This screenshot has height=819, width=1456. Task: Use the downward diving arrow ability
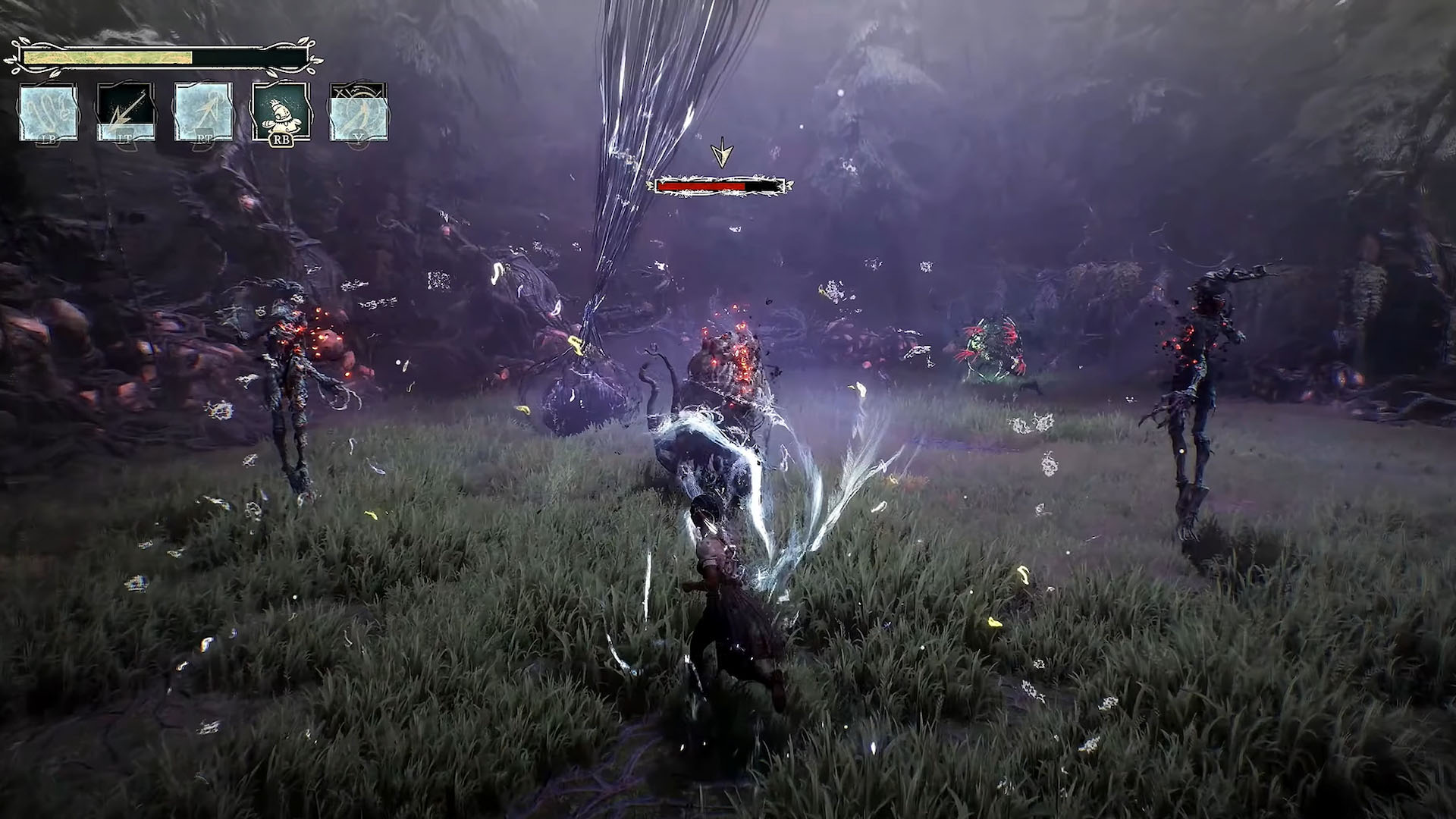126,112
